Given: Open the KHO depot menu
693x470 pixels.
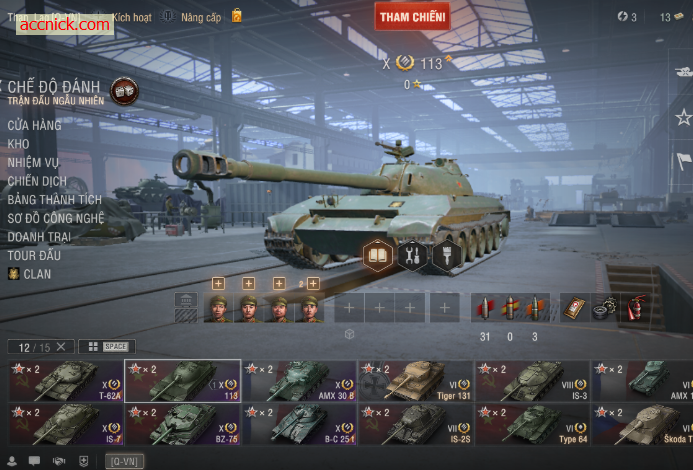Looking at the screenshot, I should click(x=18, y=144).
